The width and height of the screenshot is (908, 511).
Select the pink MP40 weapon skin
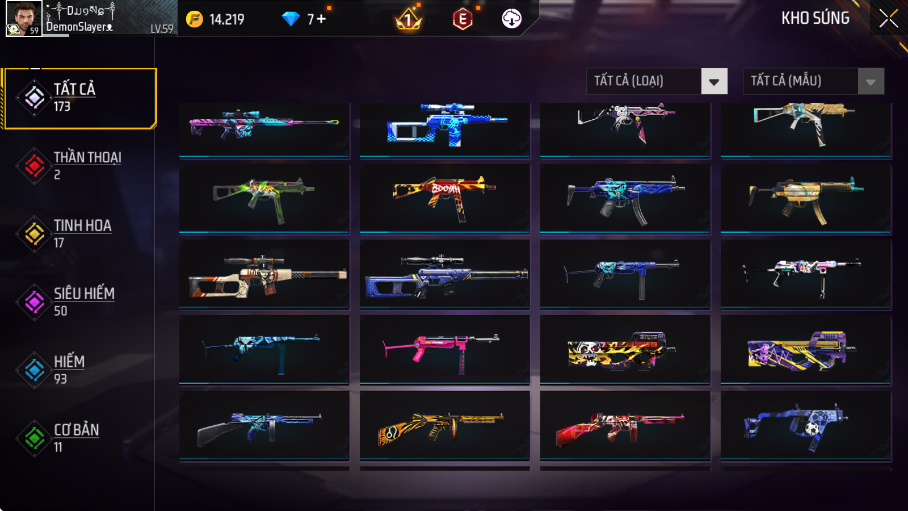coord(443,347)
